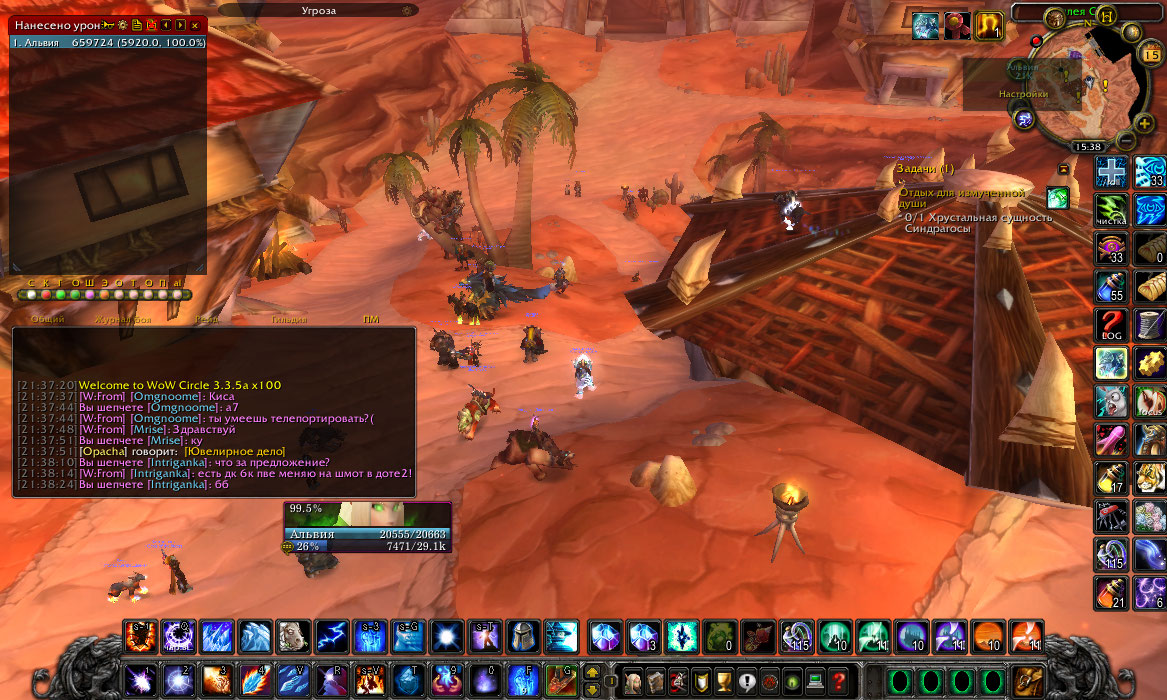Open the damage meter's gear settings

click(x=122, y=24)
